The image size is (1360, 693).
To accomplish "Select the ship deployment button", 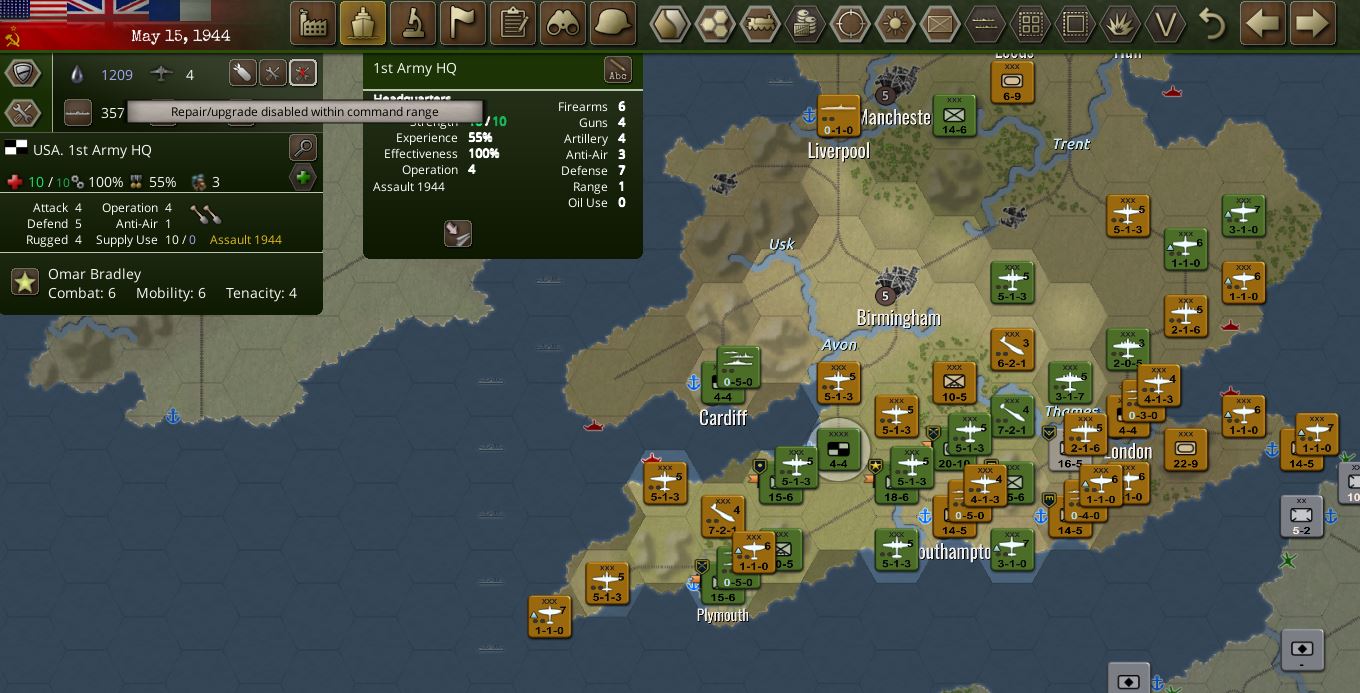I will pos(362,23).
